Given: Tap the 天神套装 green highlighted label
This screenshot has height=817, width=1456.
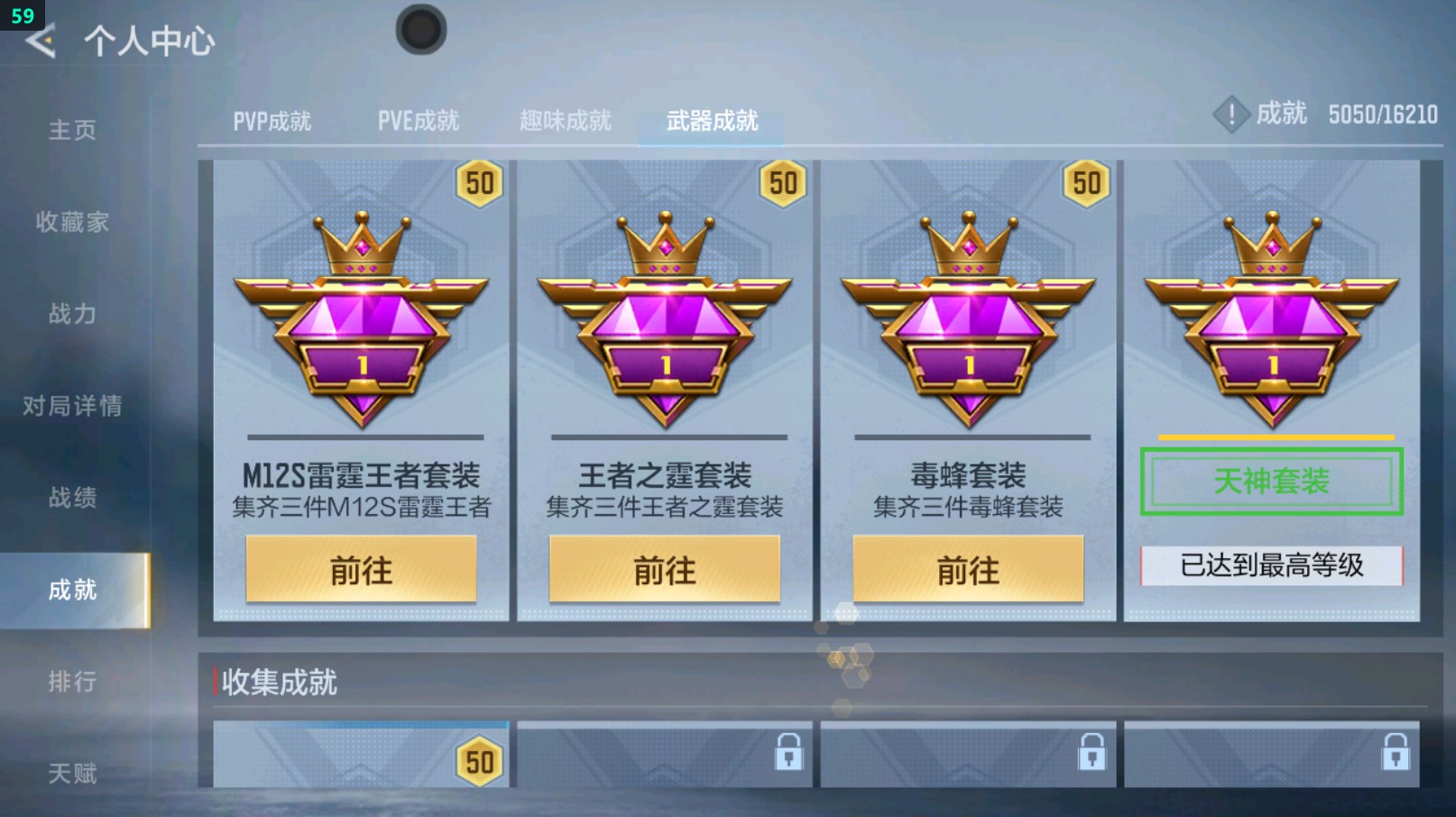Looking at the screenshot, I should pos(1271,481).
